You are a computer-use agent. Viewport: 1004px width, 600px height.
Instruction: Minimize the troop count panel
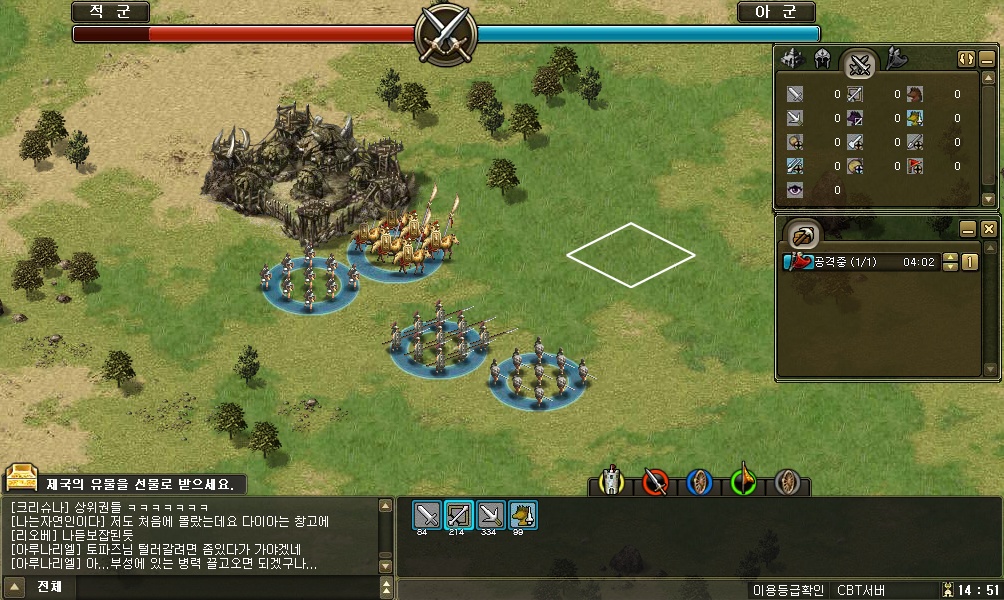point(988,58)
